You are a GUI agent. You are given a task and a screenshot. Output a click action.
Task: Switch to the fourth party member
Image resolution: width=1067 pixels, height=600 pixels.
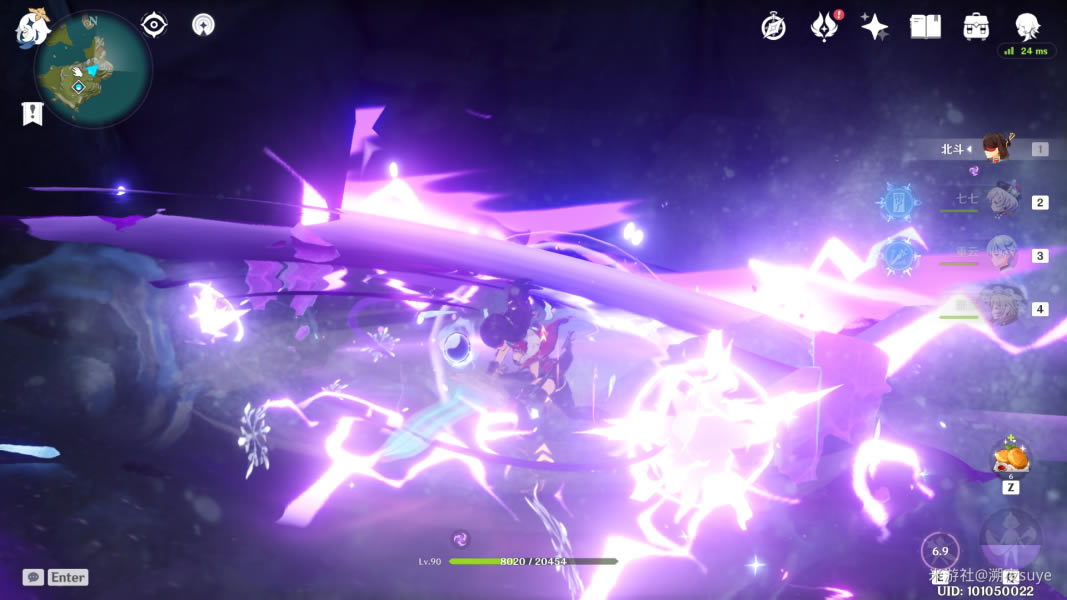(x=1001, y=308)
